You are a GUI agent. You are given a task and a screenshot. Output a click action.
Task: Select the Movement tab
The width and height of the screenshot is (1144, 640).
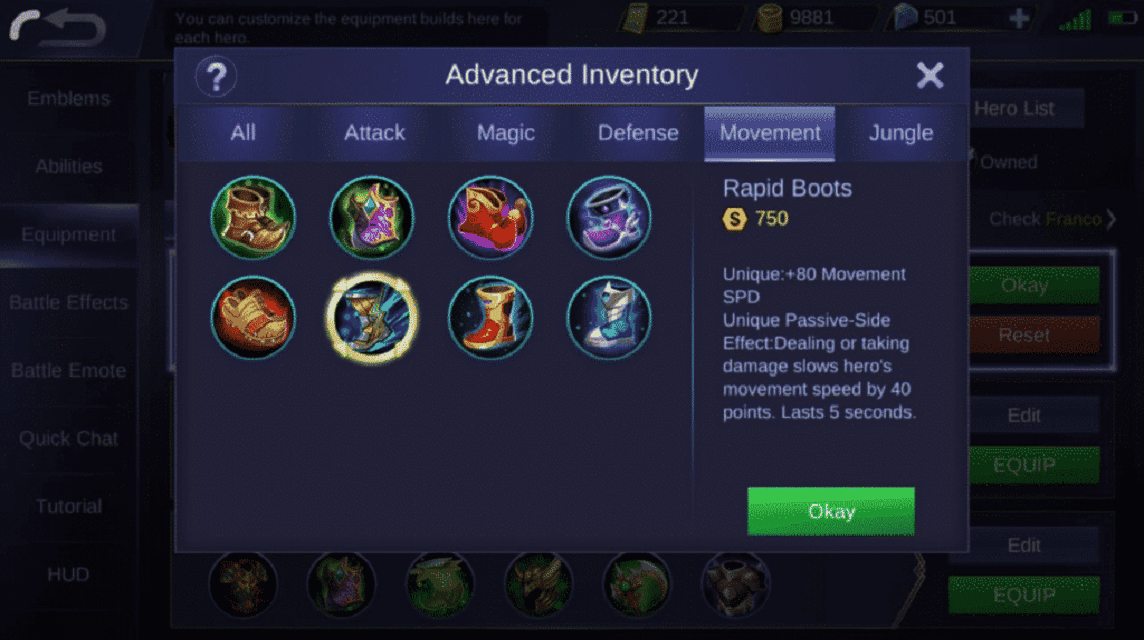pos(770,133)
